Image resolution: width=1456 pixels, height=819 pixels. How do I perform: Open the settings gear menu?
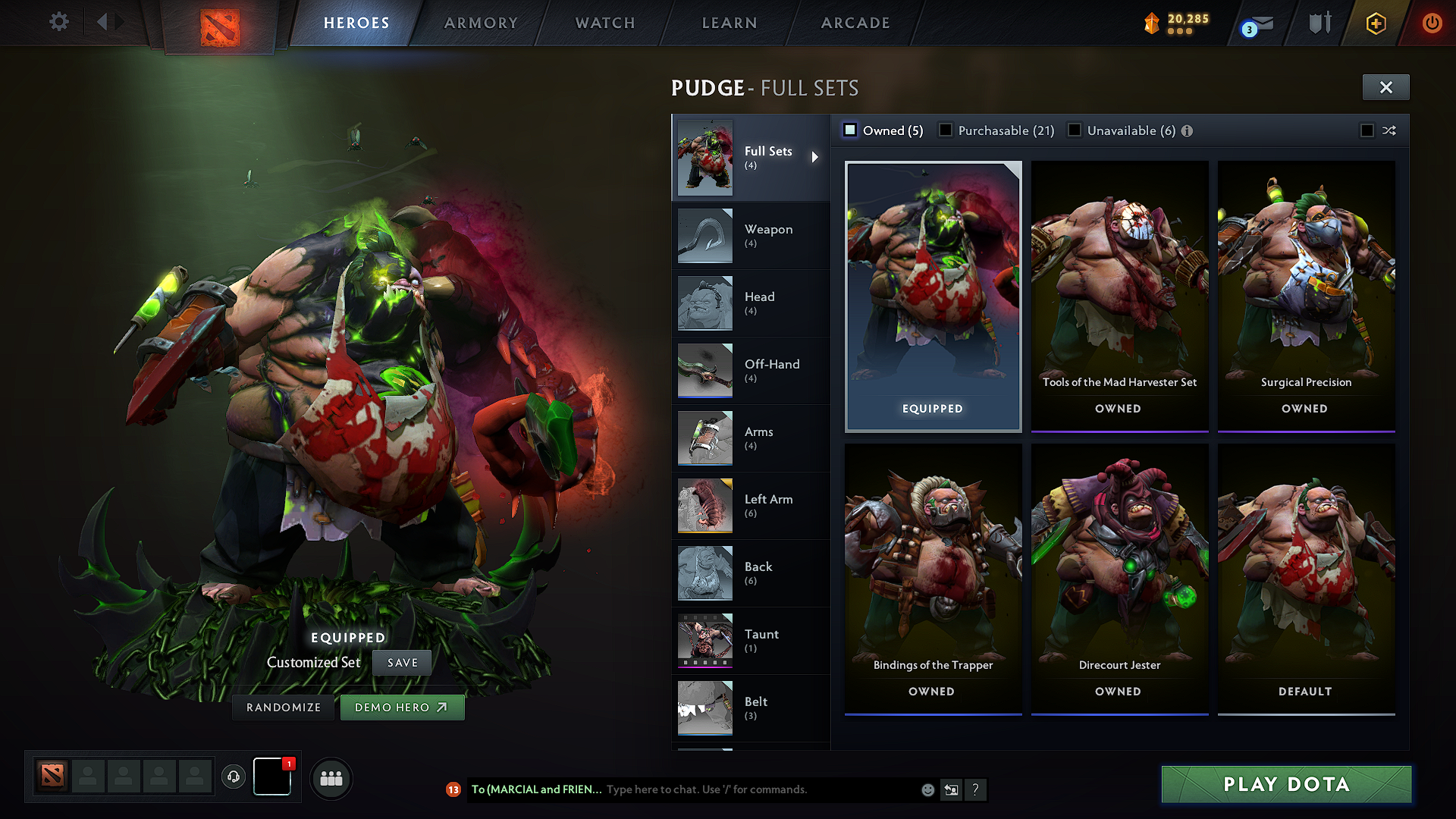58,22
